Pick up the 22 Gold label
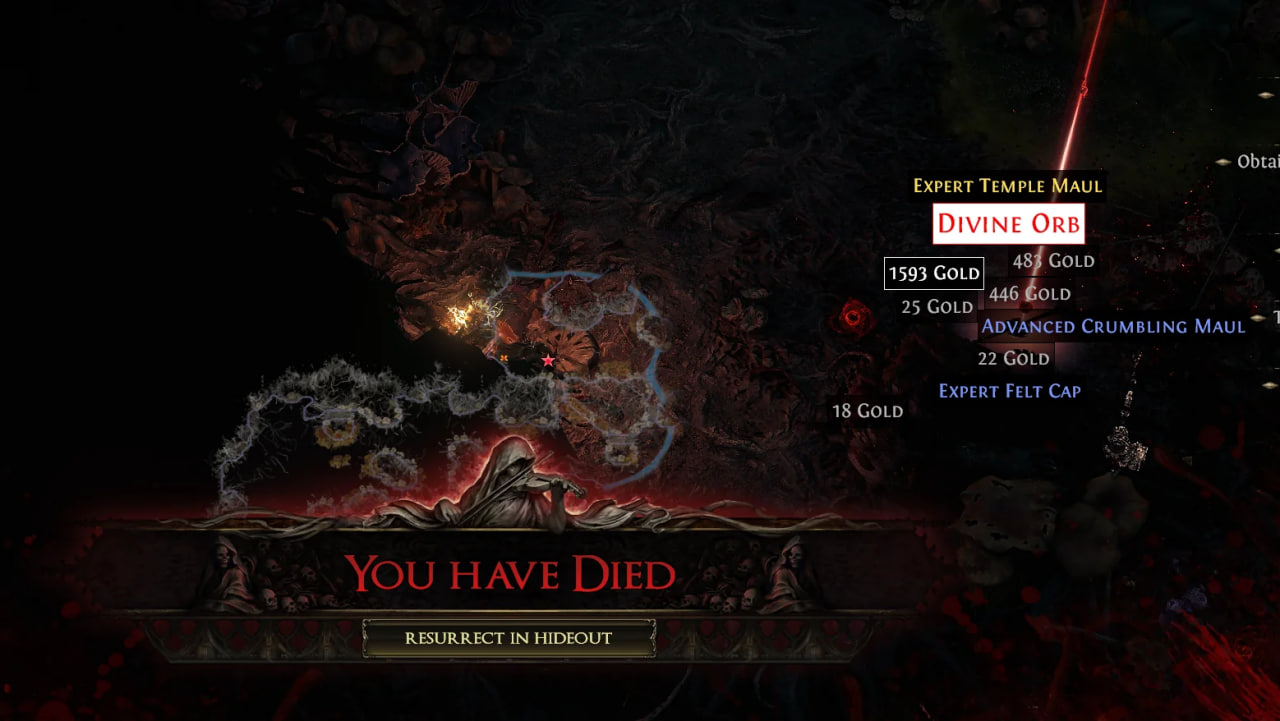This screenshot has height=721, width=1280. coord(1013,358)
